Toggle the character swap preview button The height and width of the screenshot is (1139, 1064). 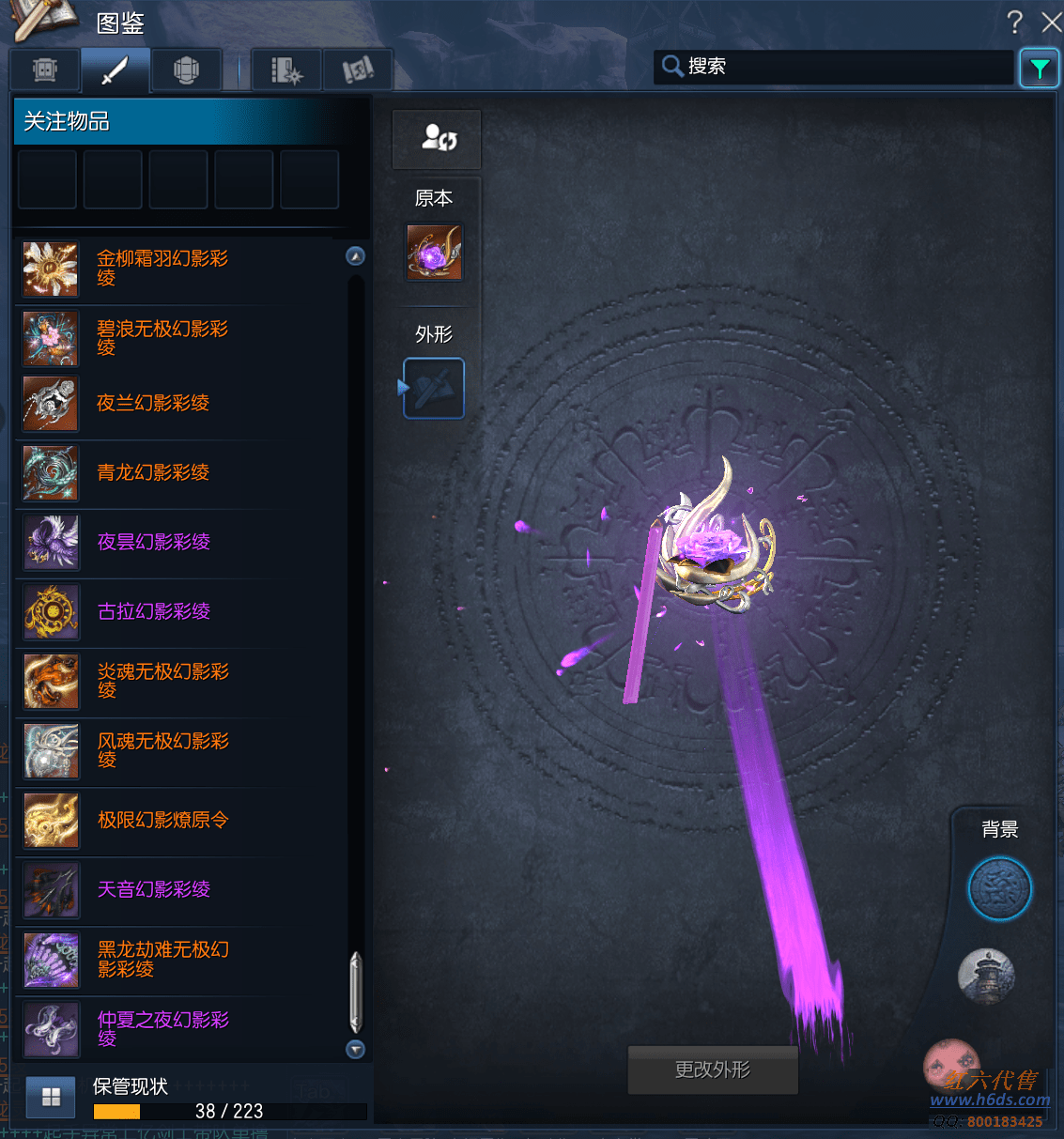437,139
